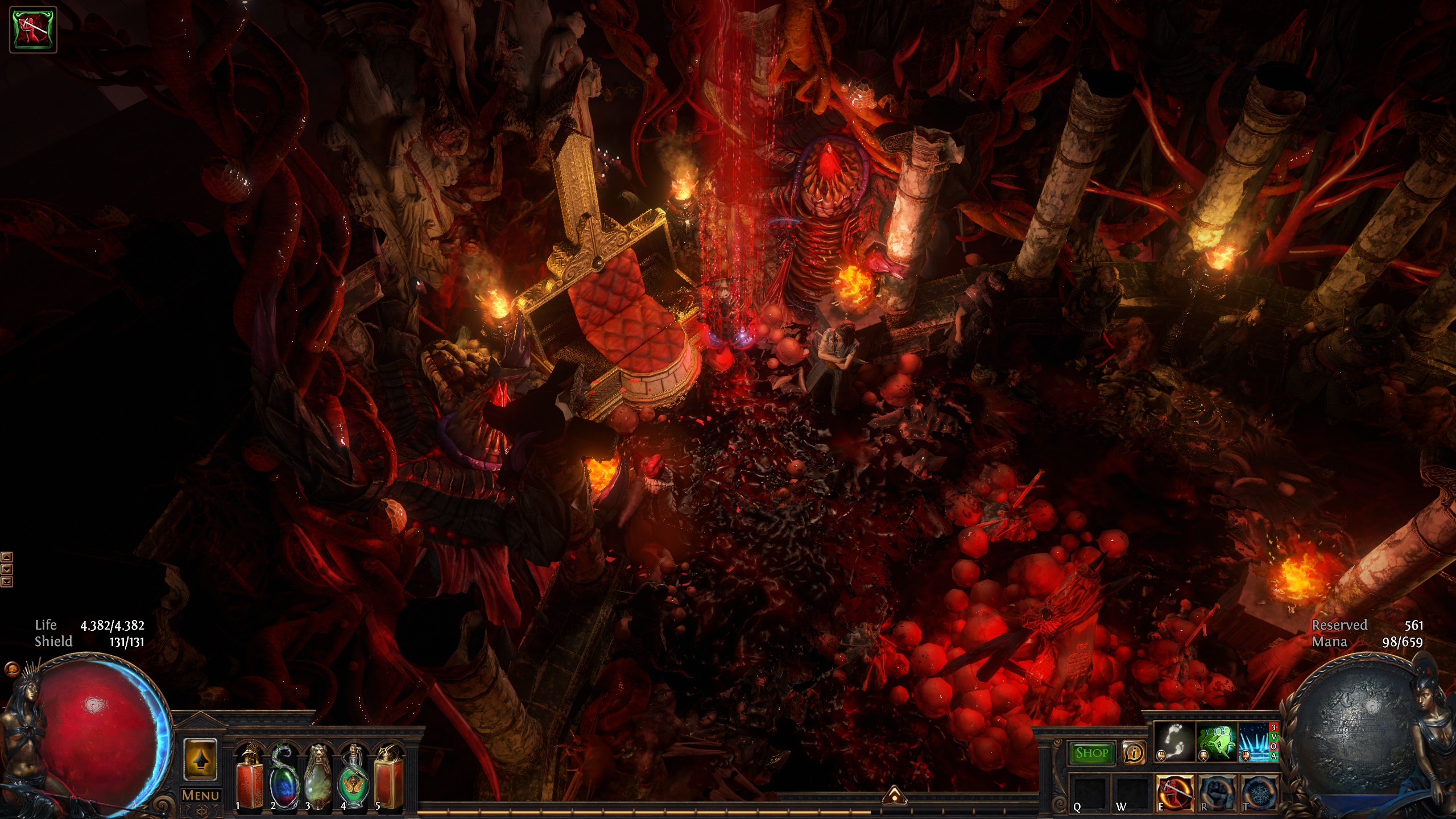Viewport: 1456px width, 819px height.
Task: Select the red swordsman skill on E
Action: coord(1175,792)
